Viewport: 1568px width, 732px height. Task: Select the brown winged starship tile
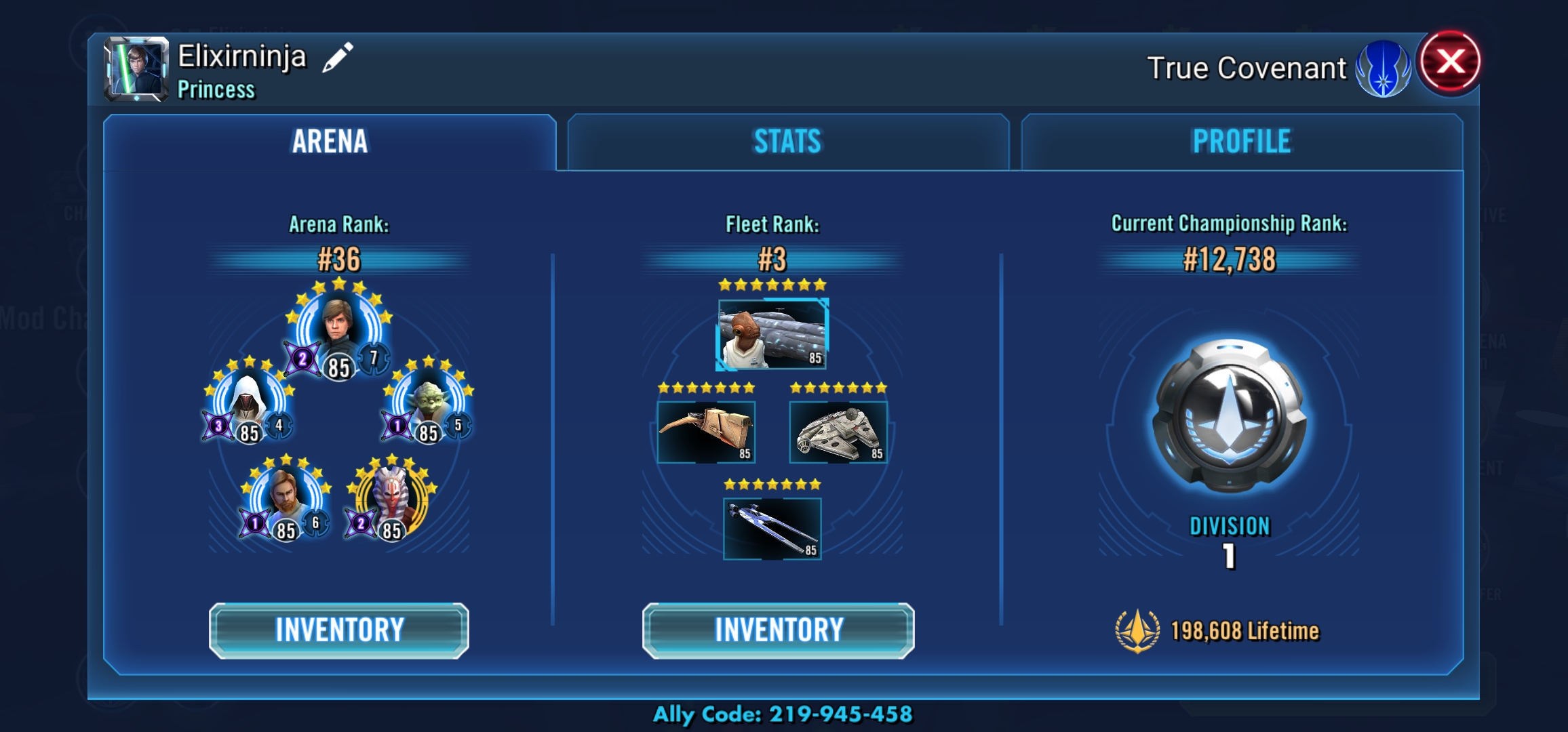pos(706,432)
